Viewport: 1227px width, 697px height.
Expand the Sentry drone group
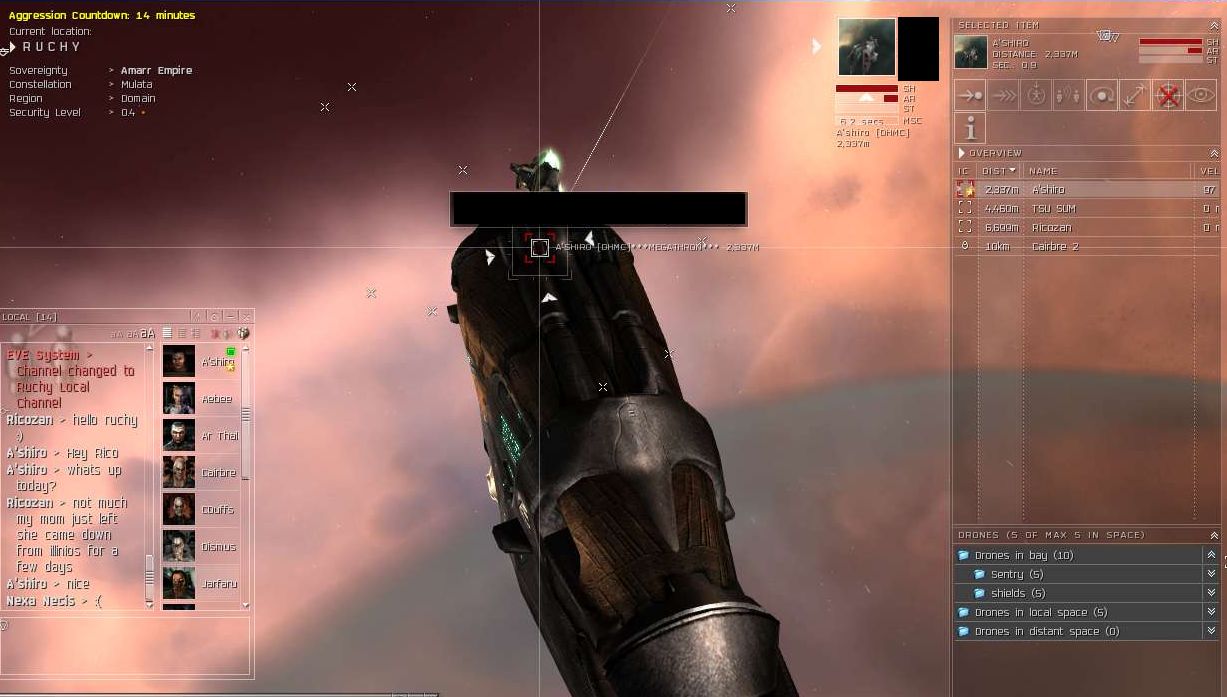(x=1006, y=574)
